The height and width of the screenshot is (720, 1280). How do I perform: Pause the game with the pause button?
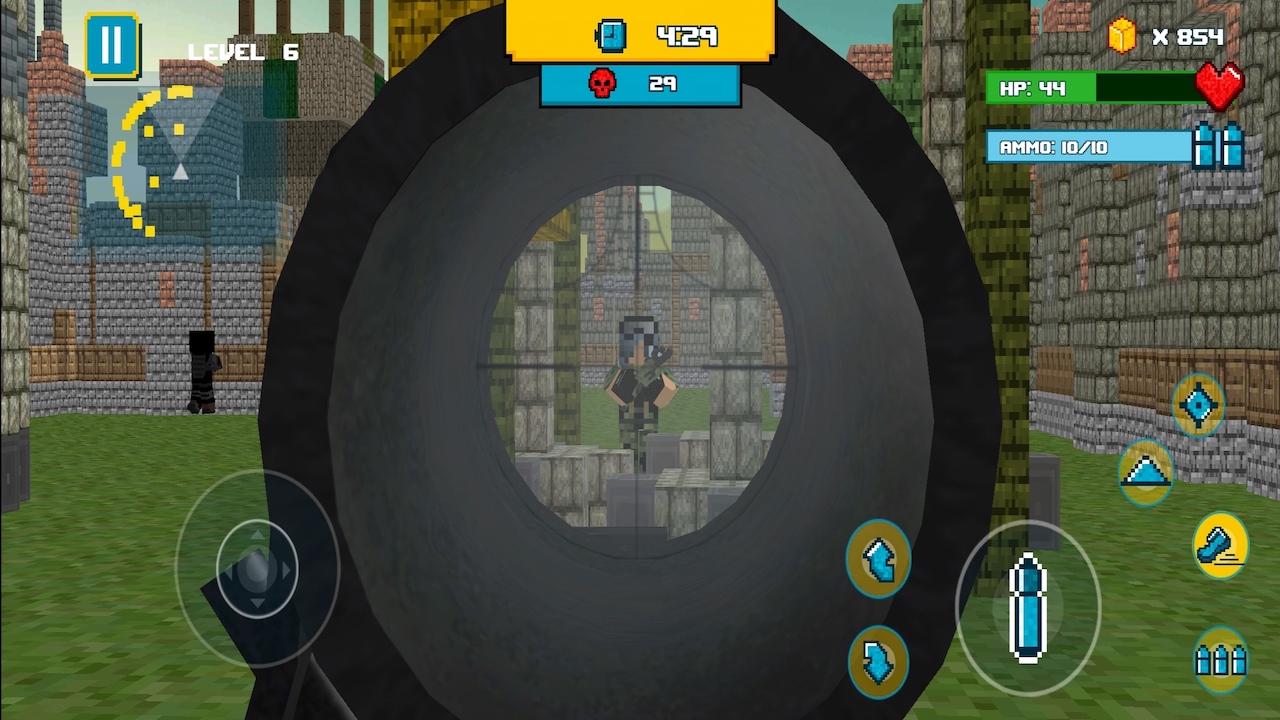tap(111, 44)
